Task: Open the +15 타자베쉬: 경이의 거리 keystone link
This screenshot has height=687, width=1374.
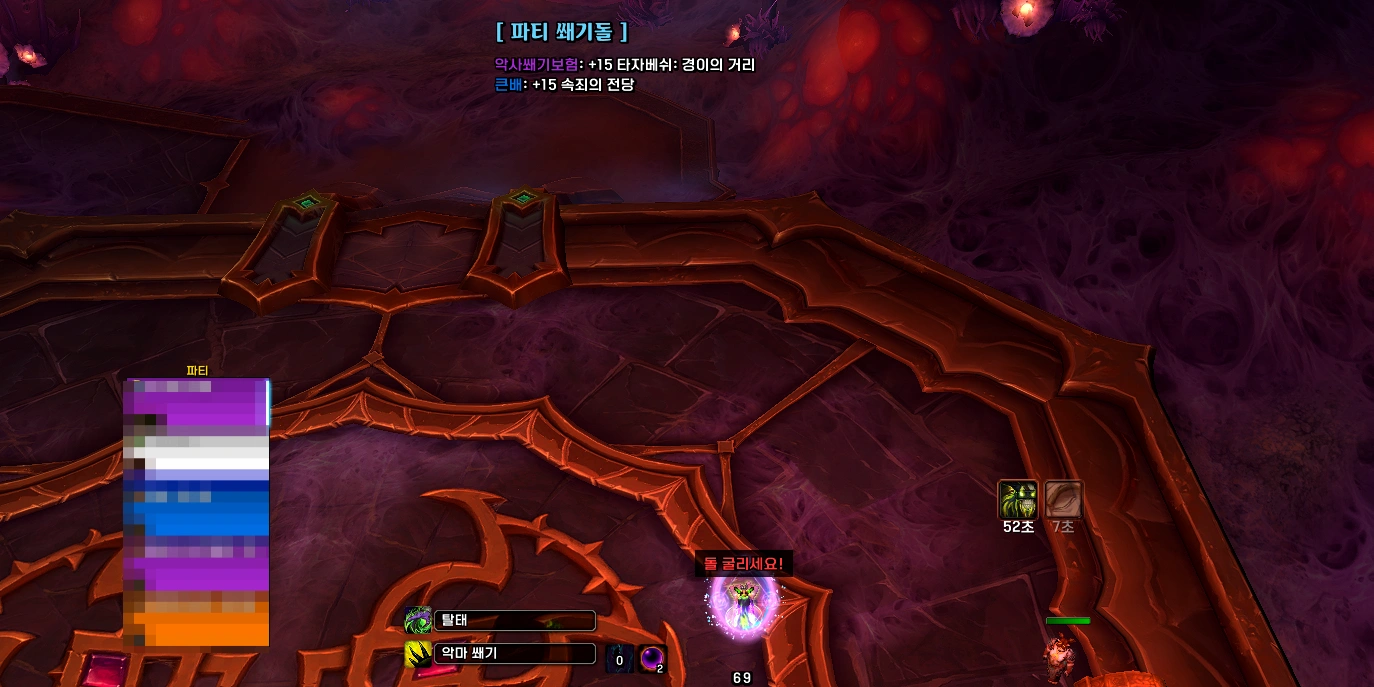Action: pos(671,65)
